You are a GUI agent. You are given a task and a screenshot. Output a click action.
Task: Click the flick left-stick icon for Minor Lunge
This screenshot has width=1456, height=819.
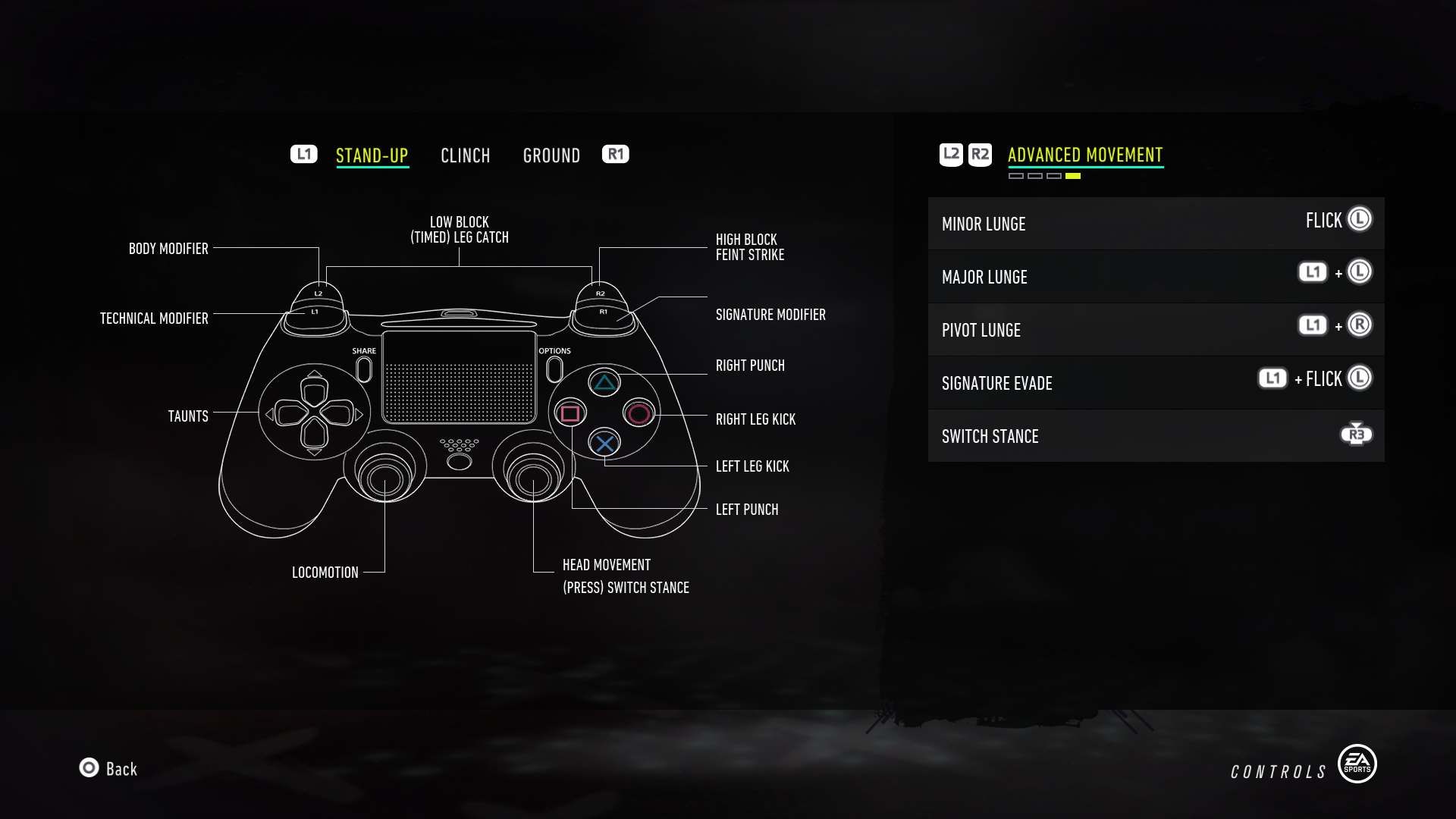pos(1360,219)
